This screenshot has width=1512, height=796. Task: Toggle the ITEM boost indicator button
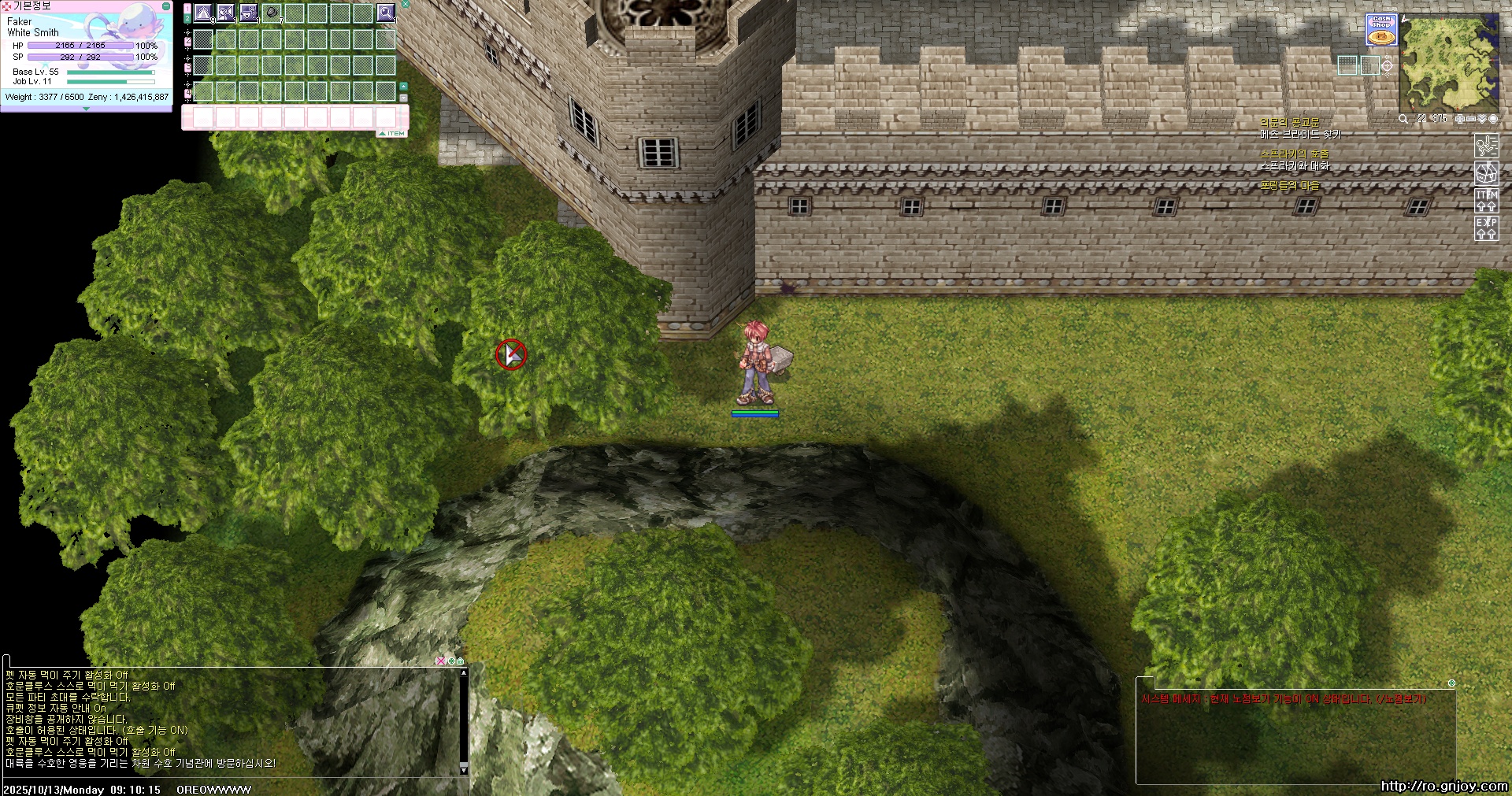1486,200
